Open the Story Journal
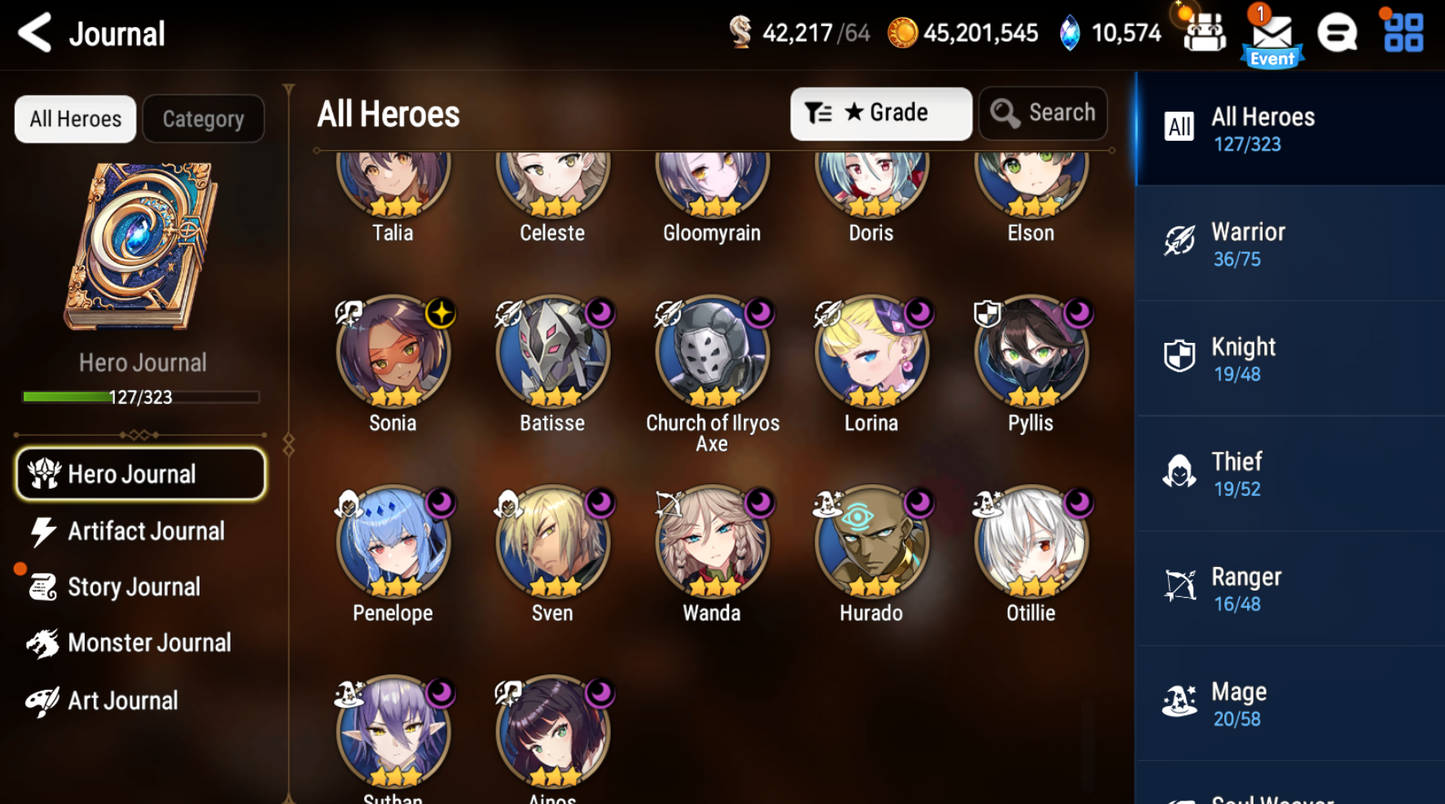 coord(133,587)
